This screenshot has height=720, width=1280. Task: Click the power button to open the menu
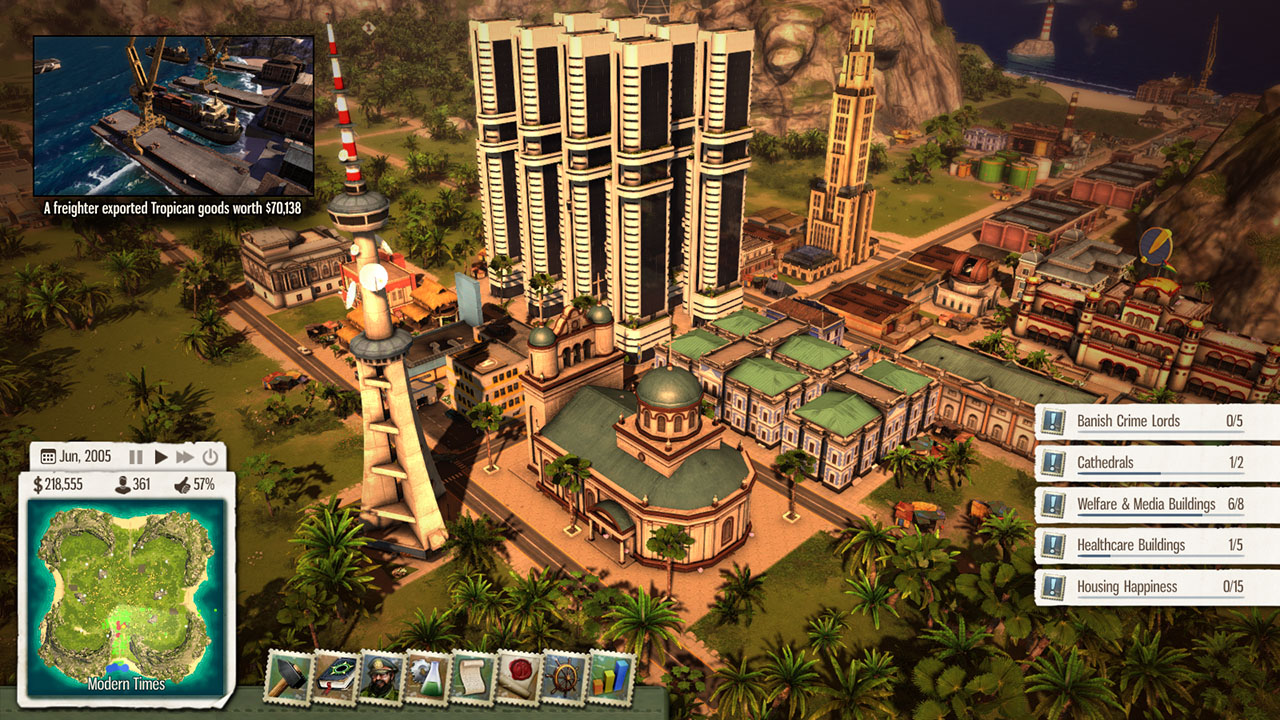point(210,457)
